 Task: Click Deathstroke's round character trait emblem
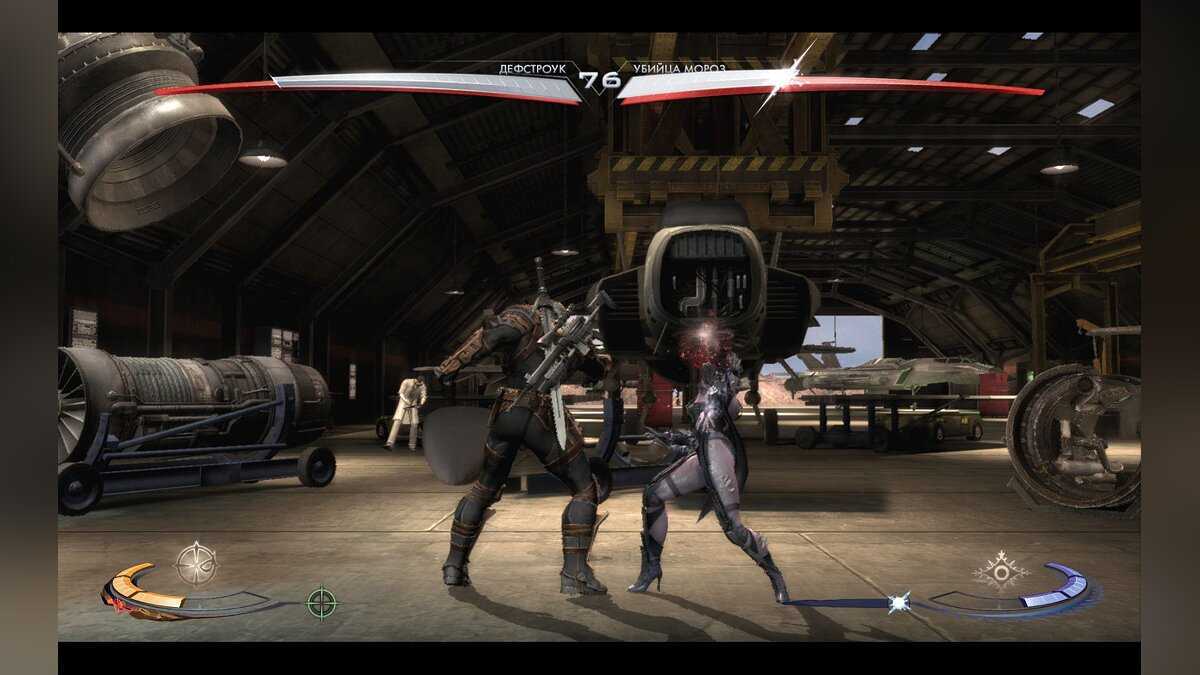point(196,563)
